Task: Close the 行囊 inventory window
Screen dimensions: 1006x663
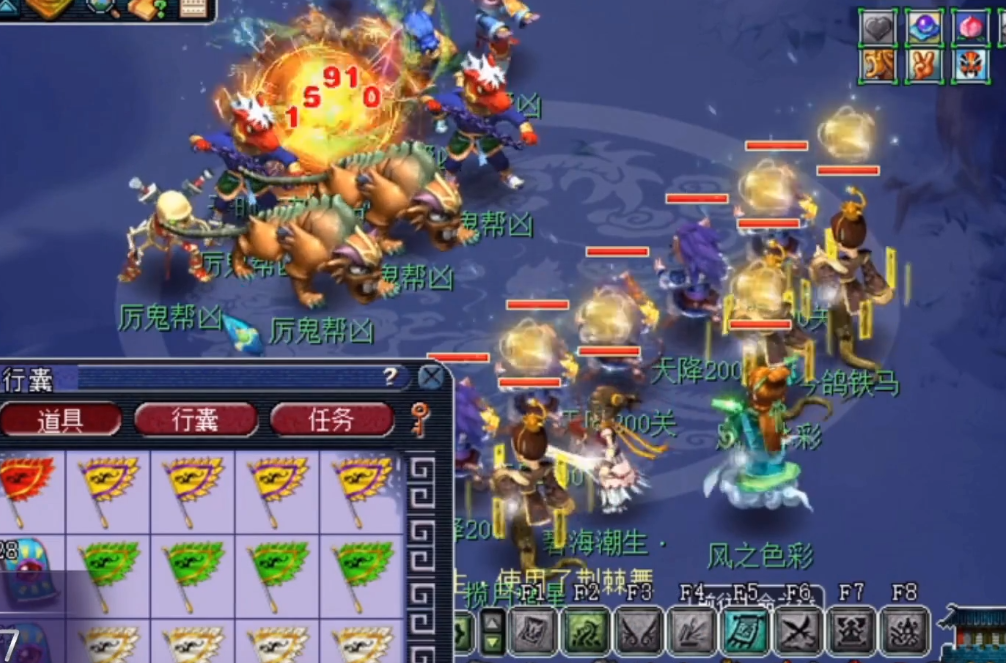Action: tap(431, 377)
